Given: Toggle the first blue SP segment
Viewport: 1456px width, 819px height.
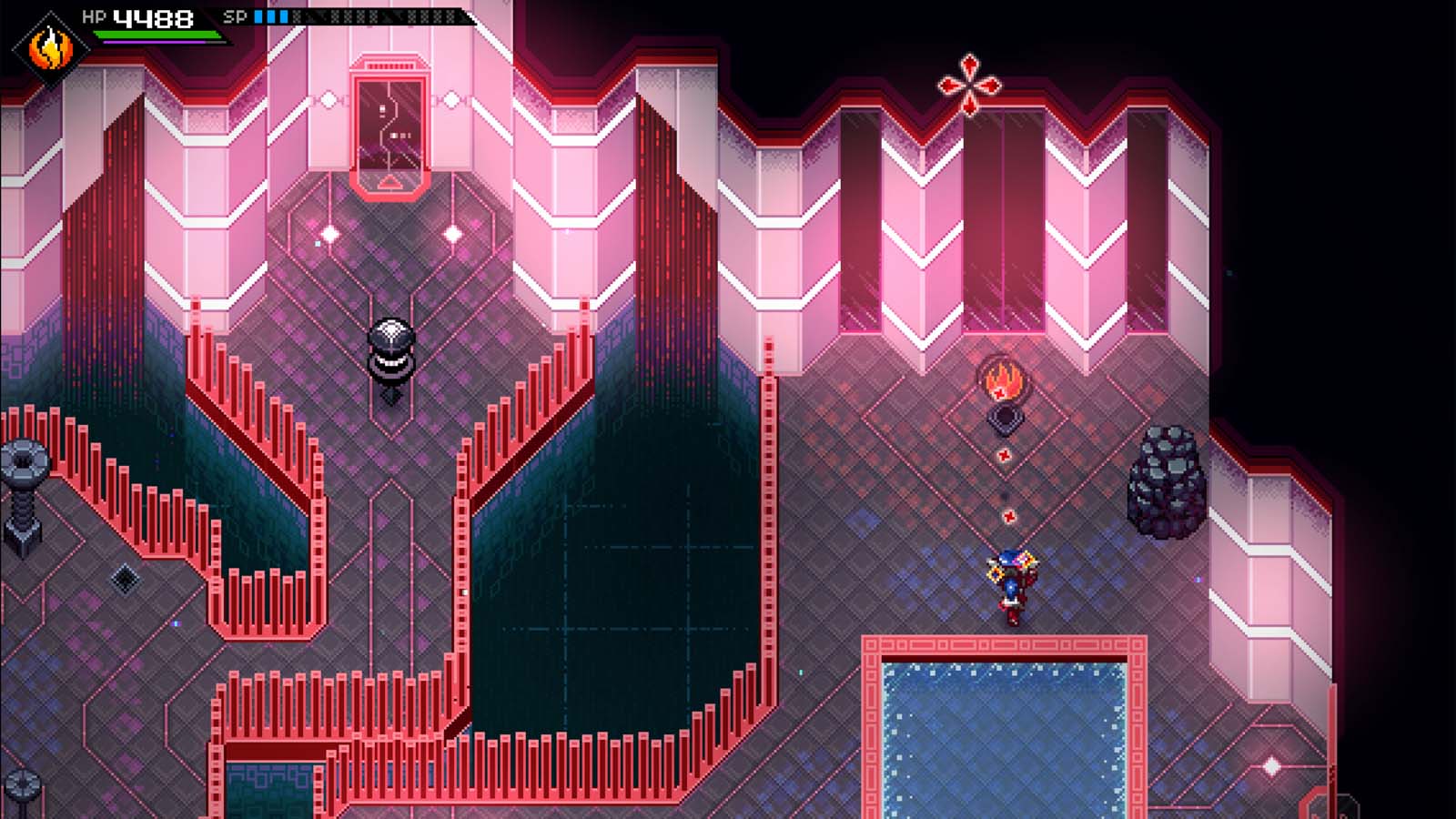Looking at the screenshot, I should 258,15.
